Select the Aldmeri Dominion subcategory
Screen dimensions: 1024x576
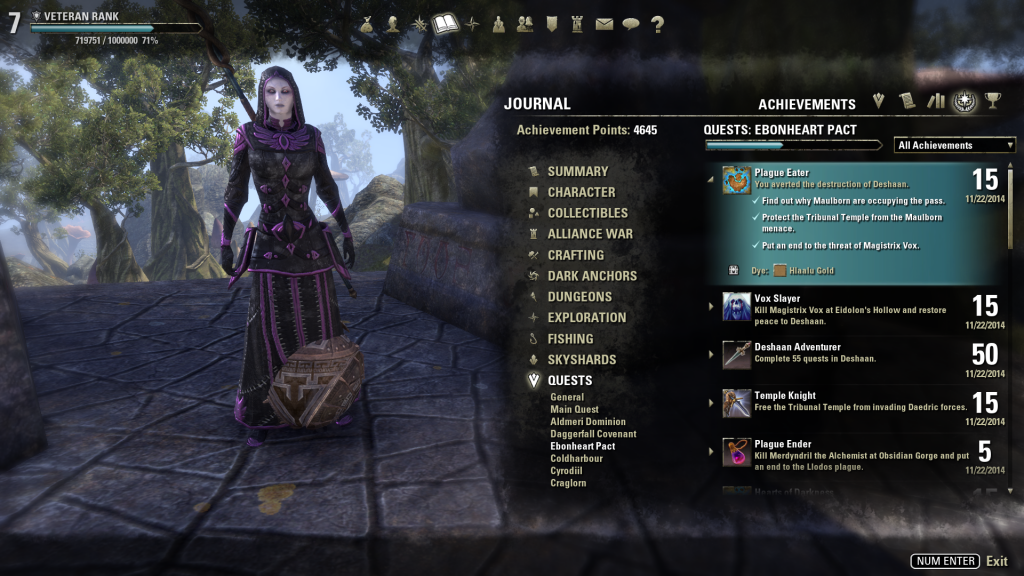pos(588,422)
